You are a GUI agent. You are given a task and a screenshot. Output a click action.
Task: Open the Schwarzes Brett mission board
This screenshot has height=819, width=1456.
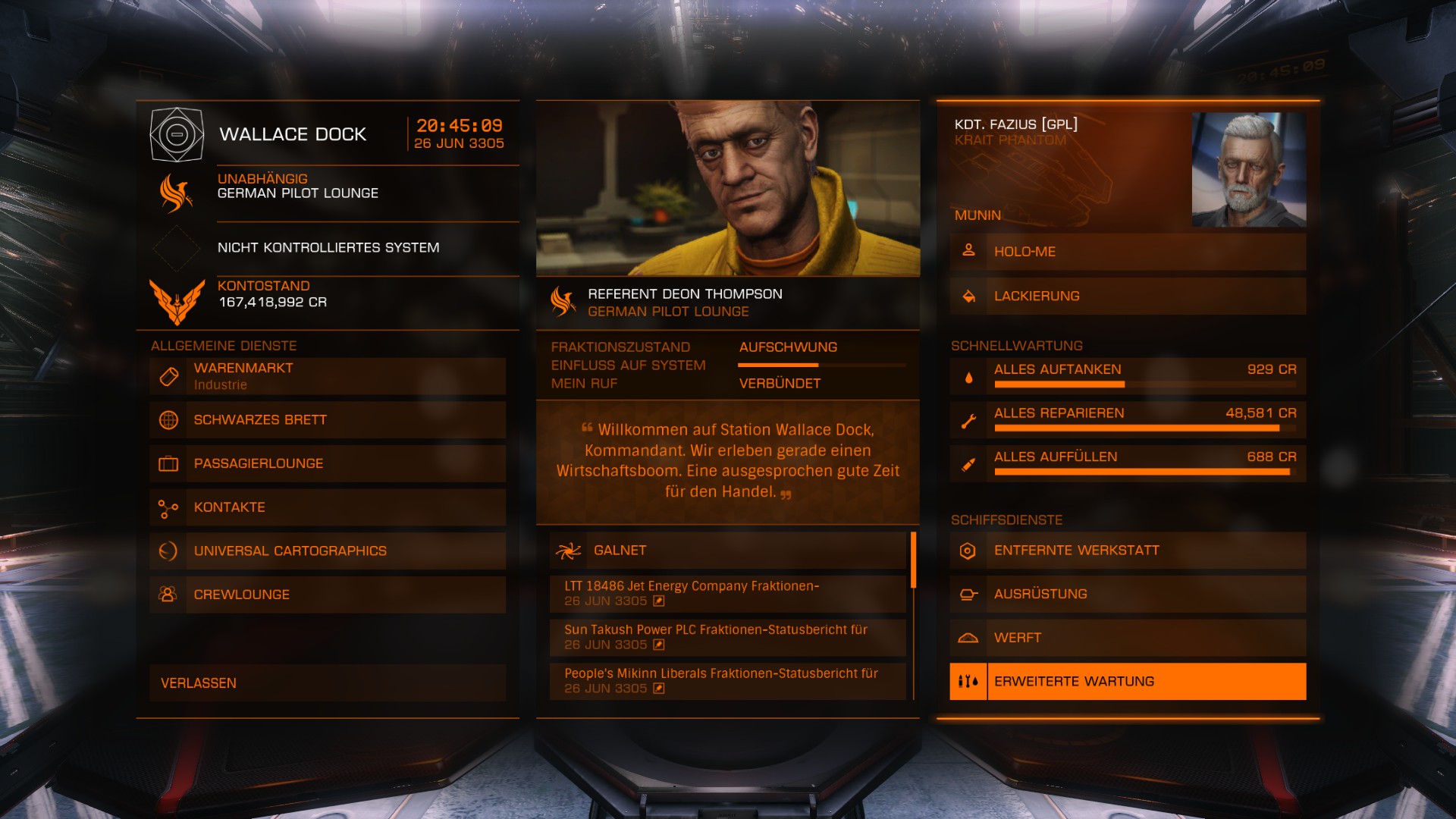click(x=328, y=420)
